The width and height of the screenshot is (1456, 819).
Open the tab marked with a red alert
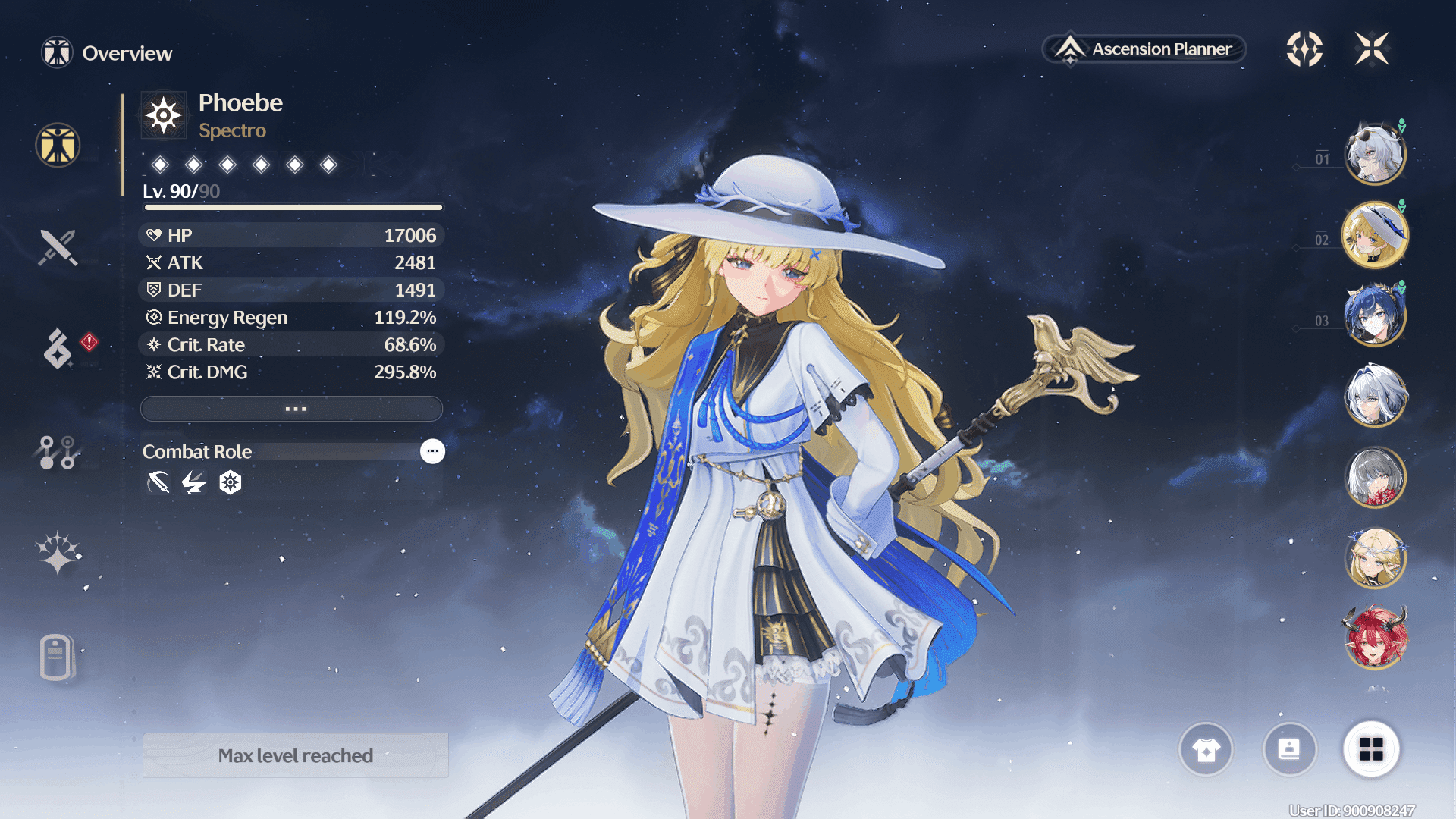[x=59, y=348]
